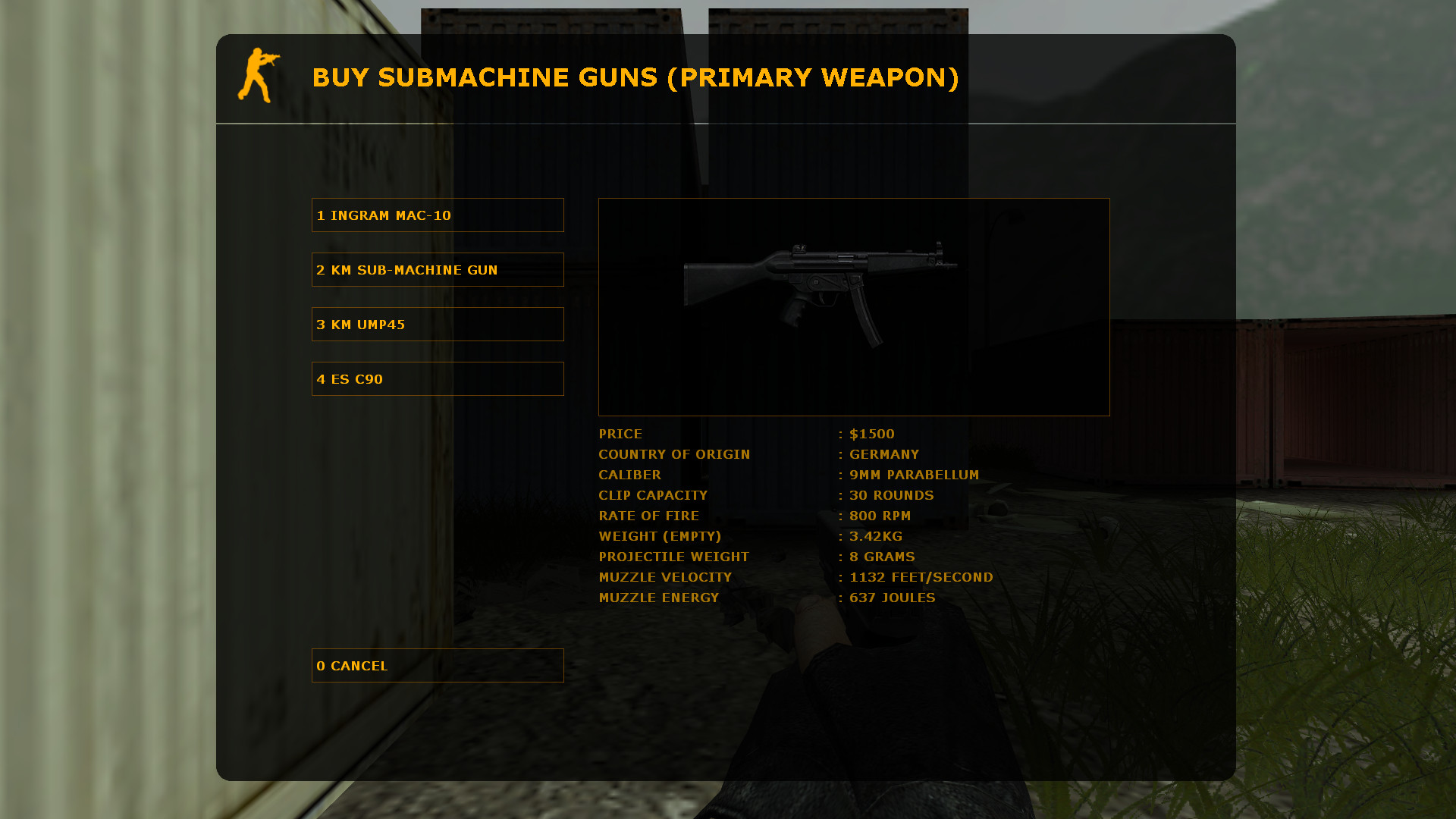The width and height of the screenshot is (1456, 819).
Task: Click the CALIBER label
Action: (630, 475)
